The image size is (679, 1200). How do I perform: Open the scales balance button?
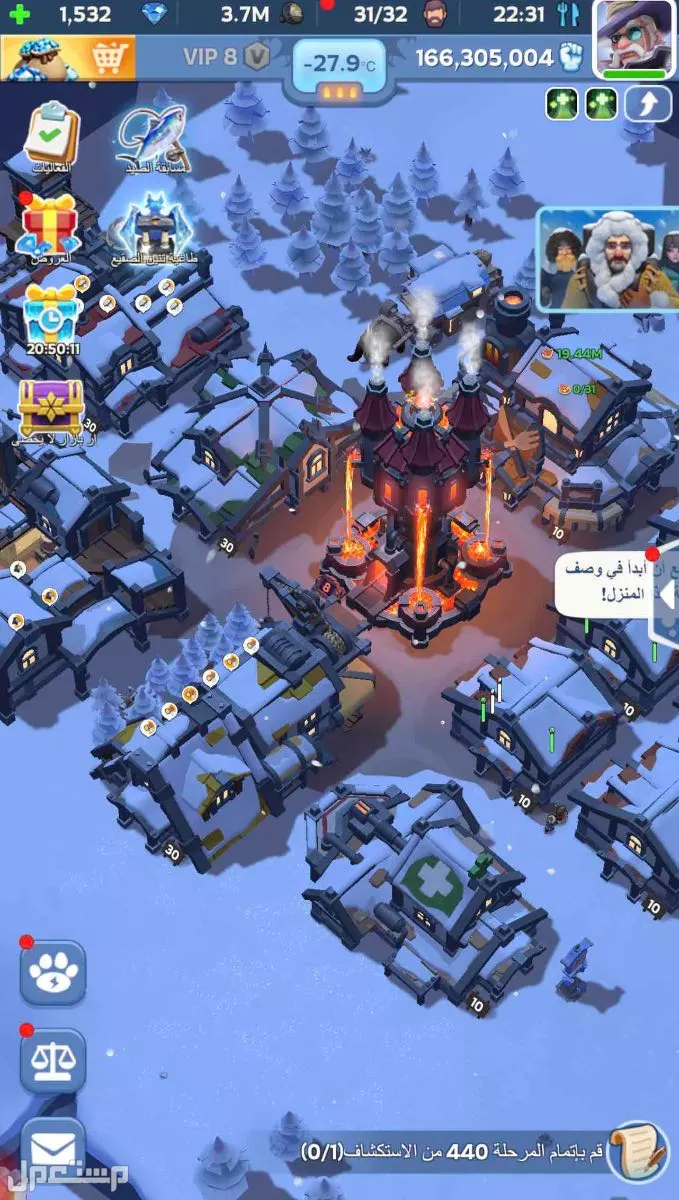53,1060
